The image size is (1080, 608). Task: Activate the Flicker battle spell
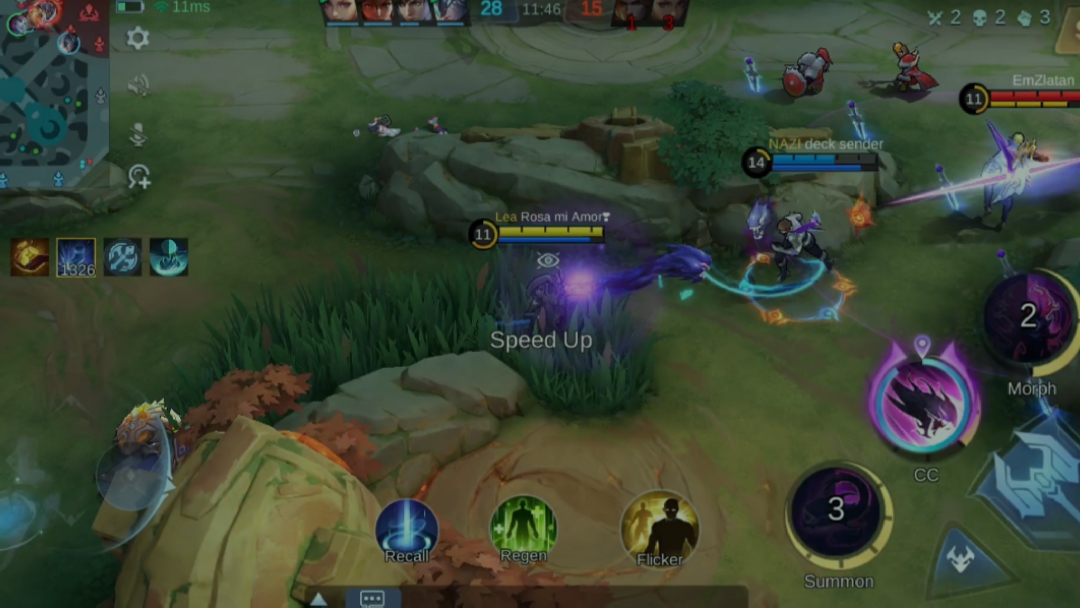click(660, 526)
